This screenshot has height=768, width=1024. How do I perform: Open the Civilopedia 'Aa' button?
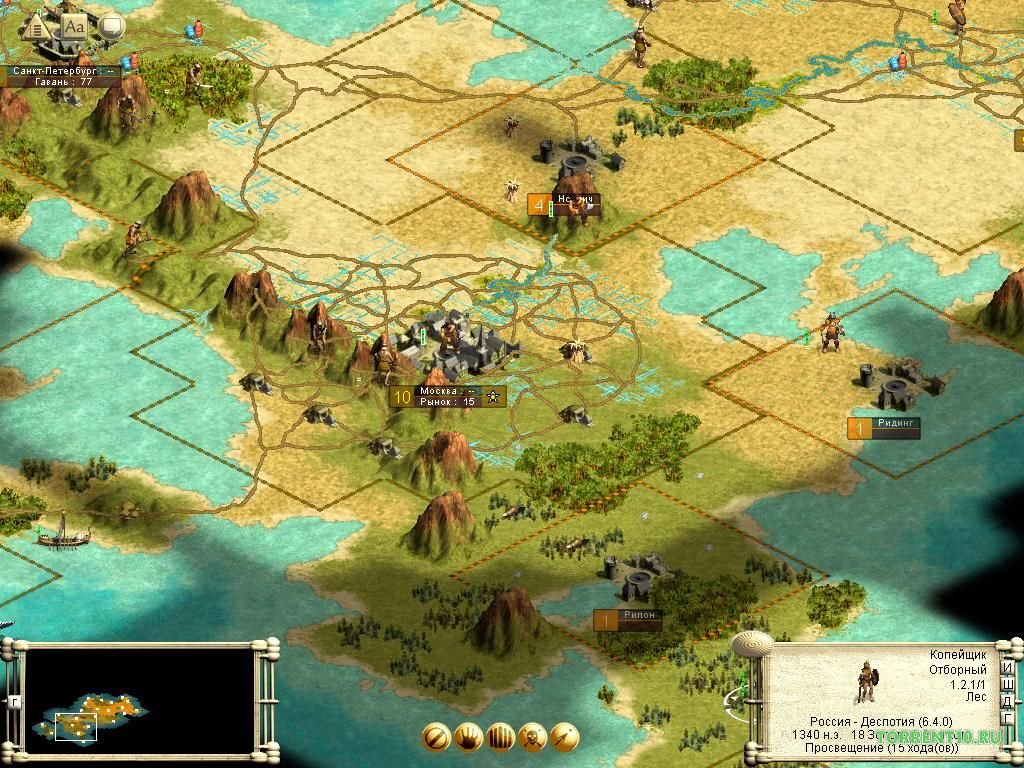pos(75,26)
